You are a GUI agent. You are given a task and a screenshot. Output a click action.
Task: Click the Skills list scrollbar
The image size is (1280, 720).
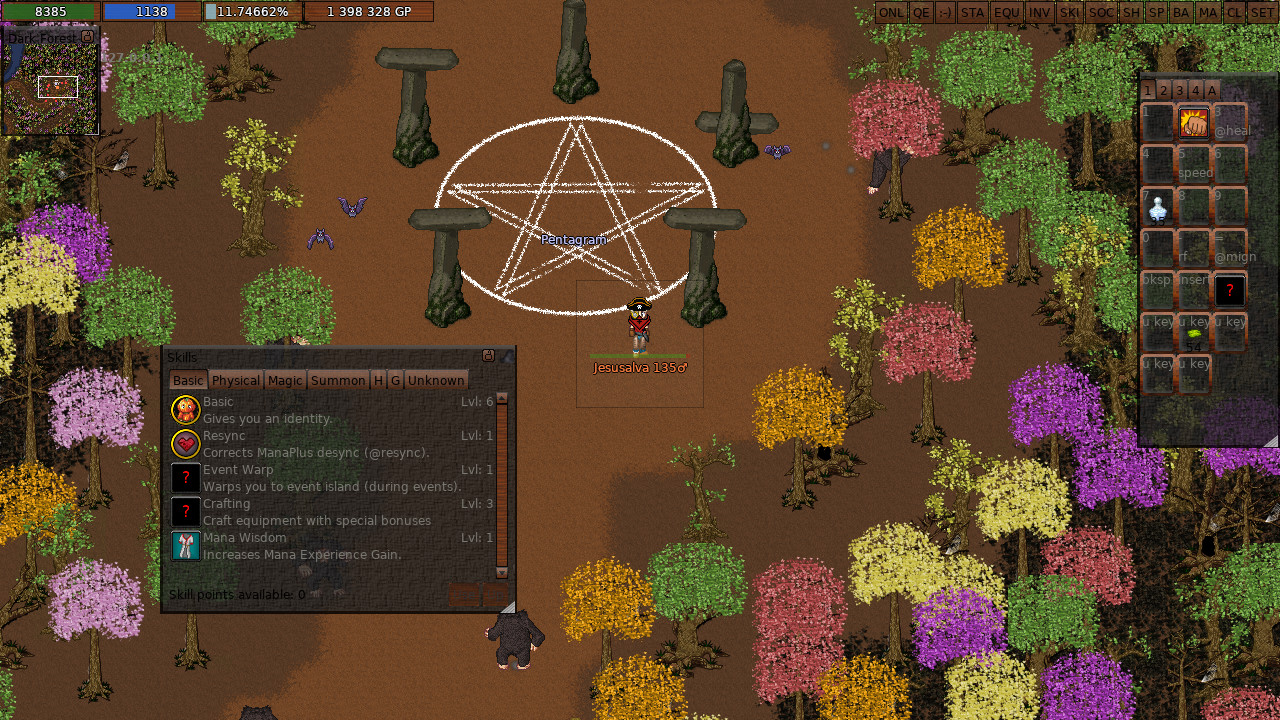(502, 480)
